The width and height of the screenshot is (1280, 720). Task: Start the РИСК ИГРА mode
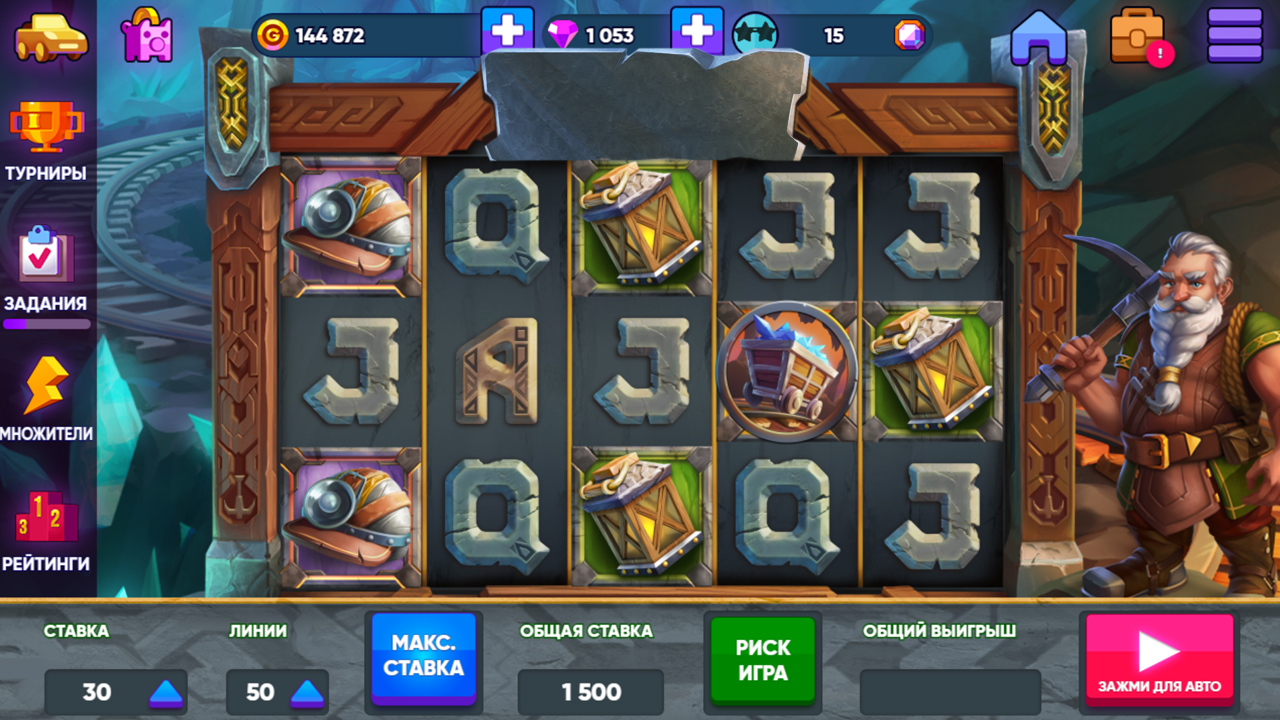click(x=762, y=660)
